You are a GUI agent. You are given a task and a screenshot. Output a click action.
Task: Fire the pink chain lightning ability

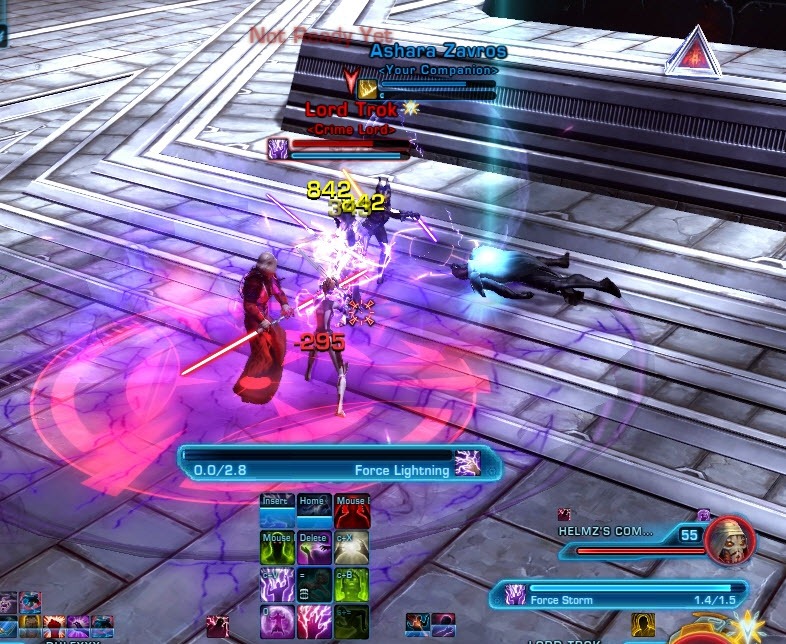click(314, 622)
